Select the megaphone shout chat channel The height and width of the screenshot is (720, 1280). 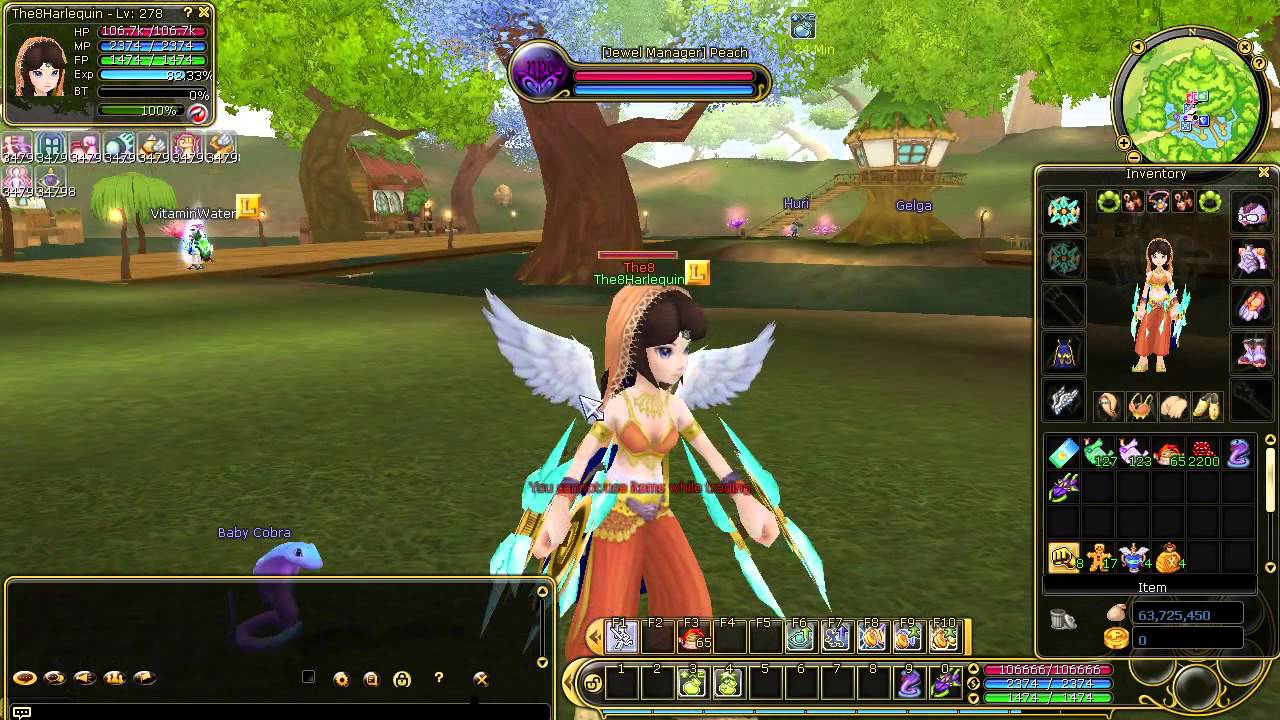[85, 678]
